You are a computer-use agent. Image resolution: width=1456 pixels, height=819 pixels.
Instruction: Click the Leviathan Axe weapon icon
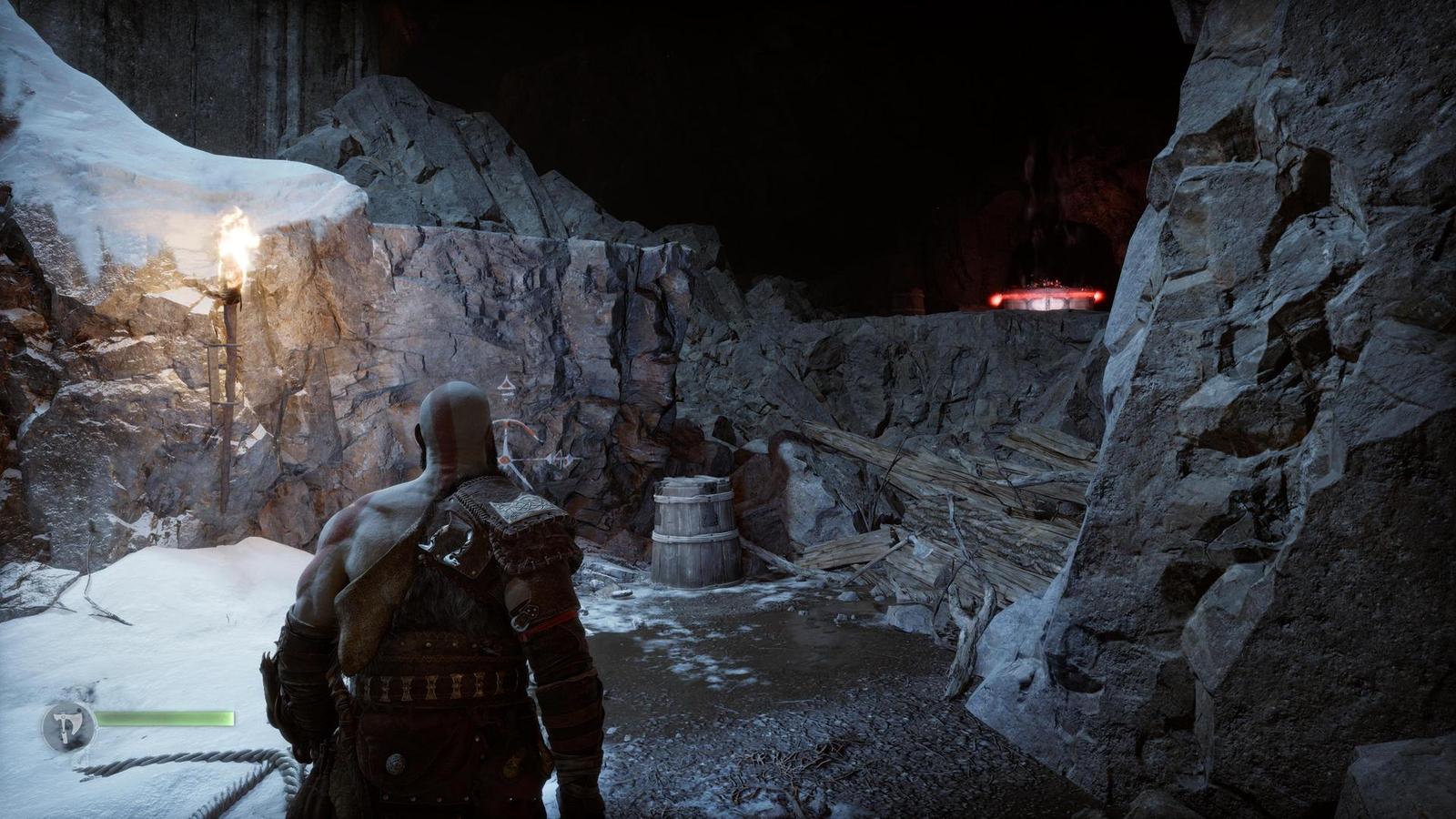tap(68, 726)
